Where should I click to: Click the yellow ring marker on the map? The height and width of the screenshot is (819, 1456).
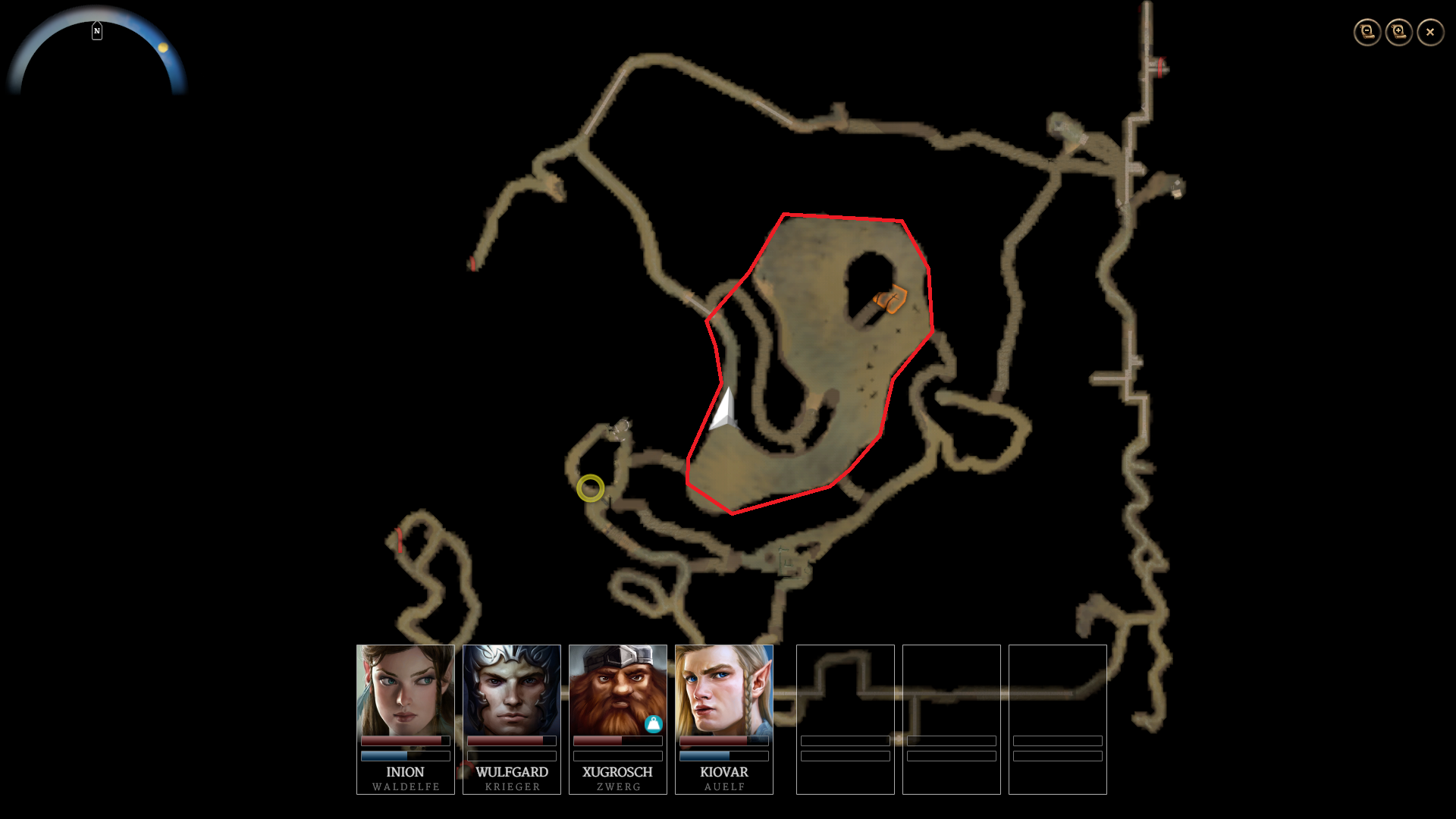(x=590, y=488)
